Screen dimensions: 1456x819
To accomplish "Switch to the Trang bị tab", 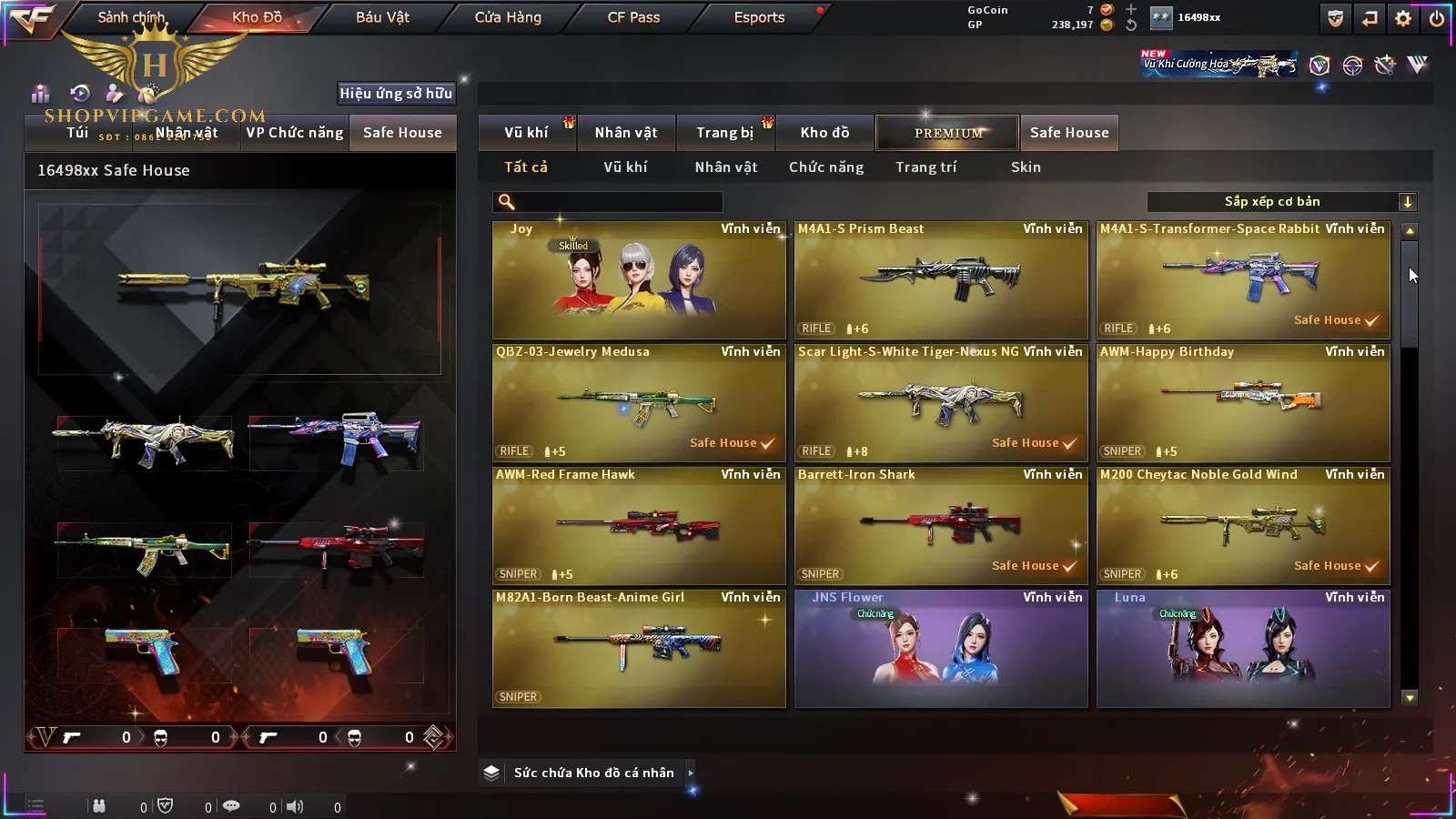I will tap(725, 133).
